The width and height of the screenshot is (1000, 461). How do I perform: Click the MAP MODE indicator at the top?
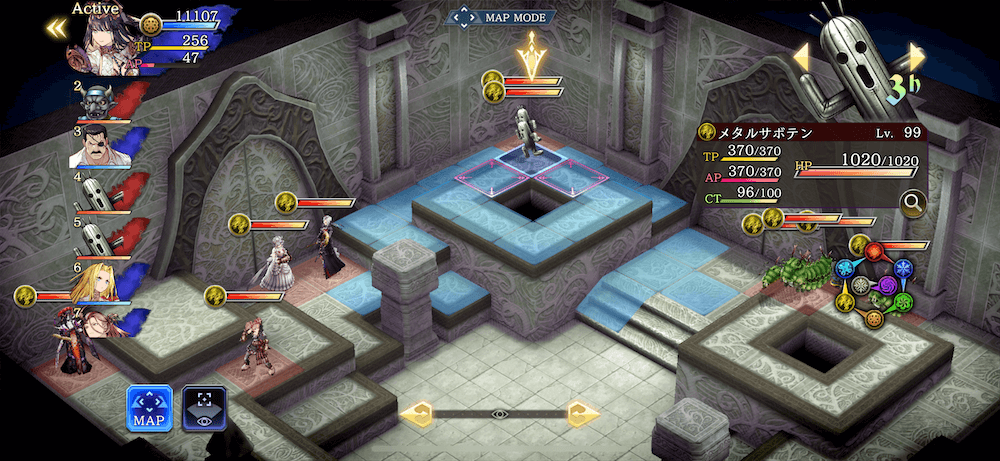coord(501,17)
